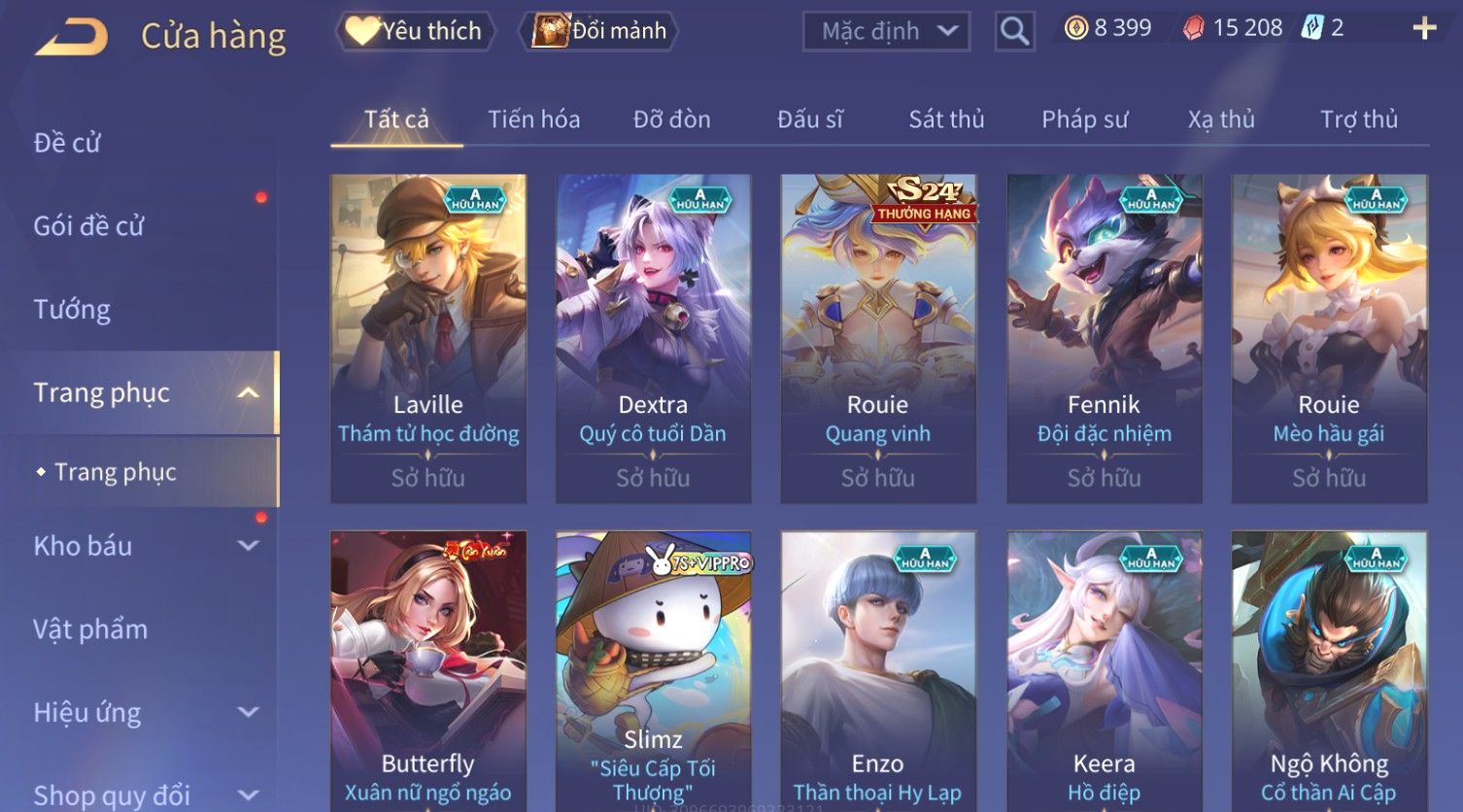Show the Sát thủ skins tab
Image resolution: width=1463 pixels, height=812 pixels.
tap(946, 119)
